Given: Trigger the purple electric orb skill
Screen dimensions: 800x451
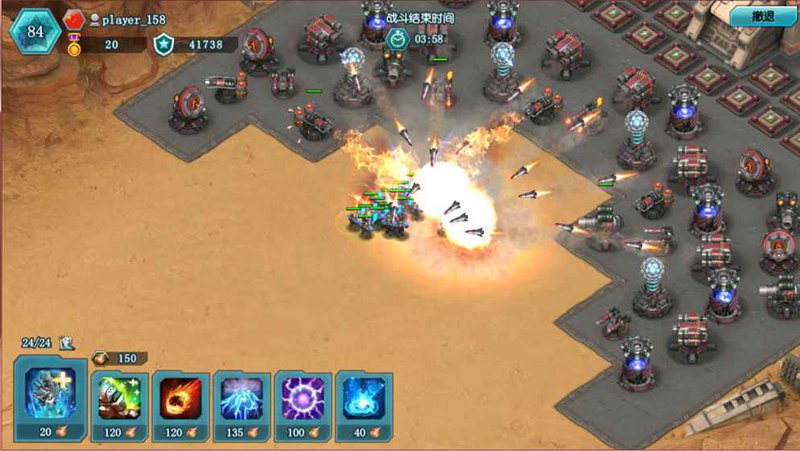Looking at the screenshot, I should [x=303, y=399].
